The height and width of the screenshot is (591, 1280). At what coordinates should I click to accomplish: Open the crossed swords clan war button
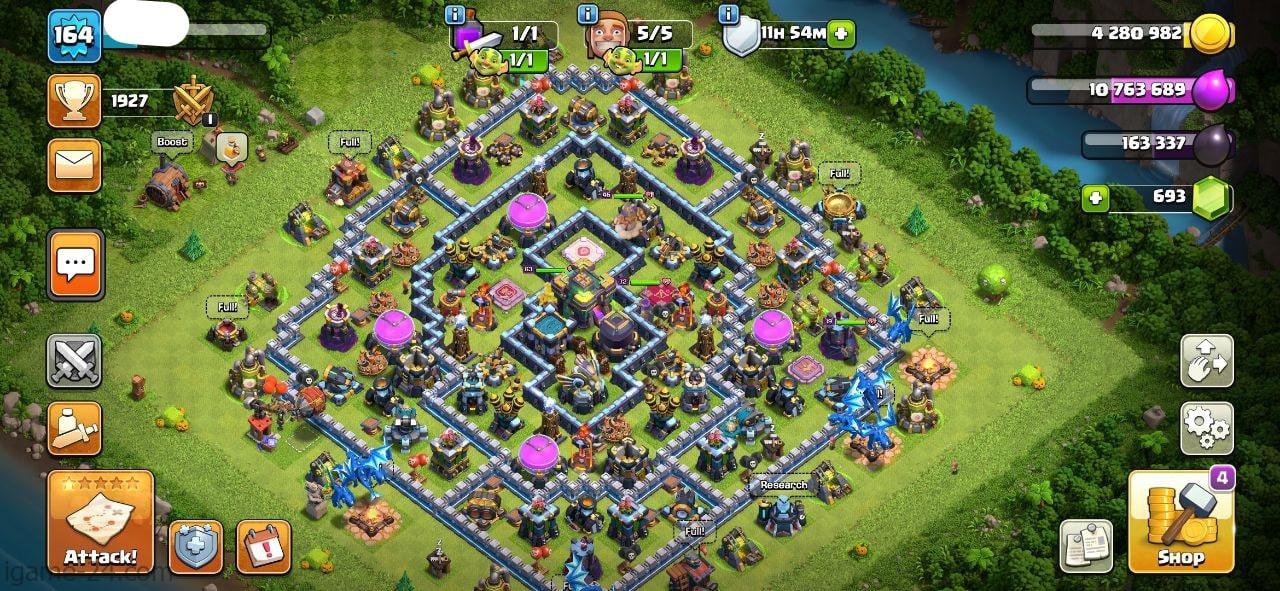coord(74,360)
